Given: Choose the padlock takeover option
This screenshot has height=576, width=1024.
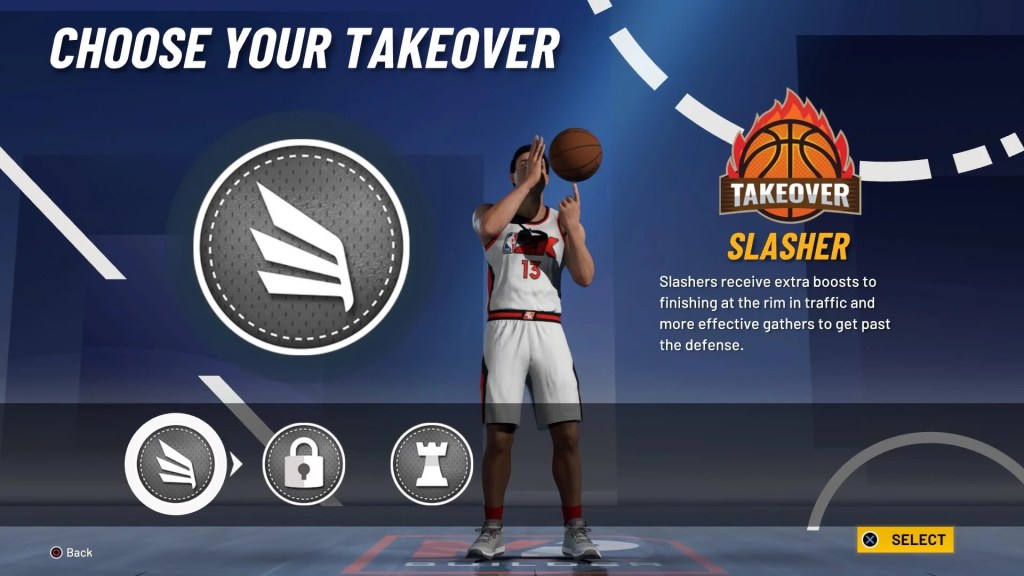Looking at the screenshot, I should pos(303,464).
